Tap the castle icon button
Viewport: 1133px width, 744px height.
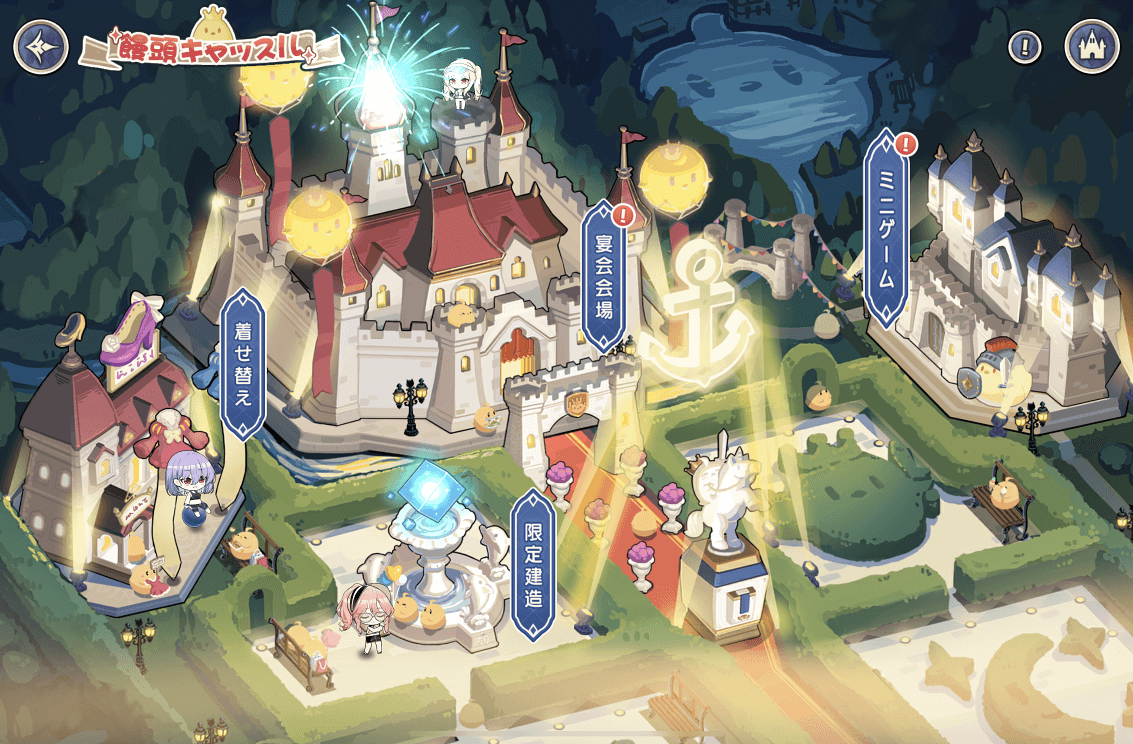coord(1091,46)
